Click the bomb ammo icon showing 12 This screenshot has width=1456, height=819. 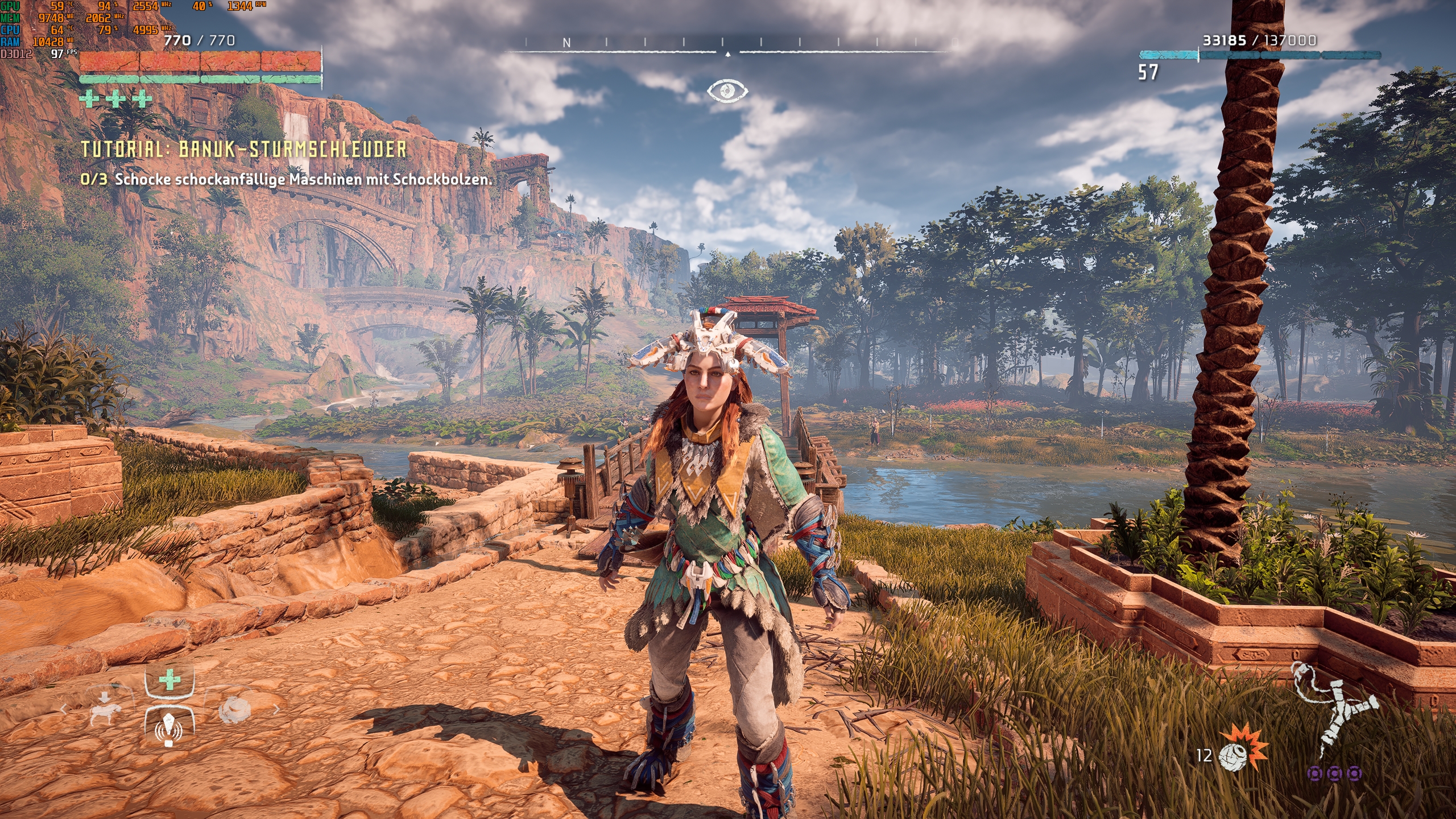[1232, 758]
